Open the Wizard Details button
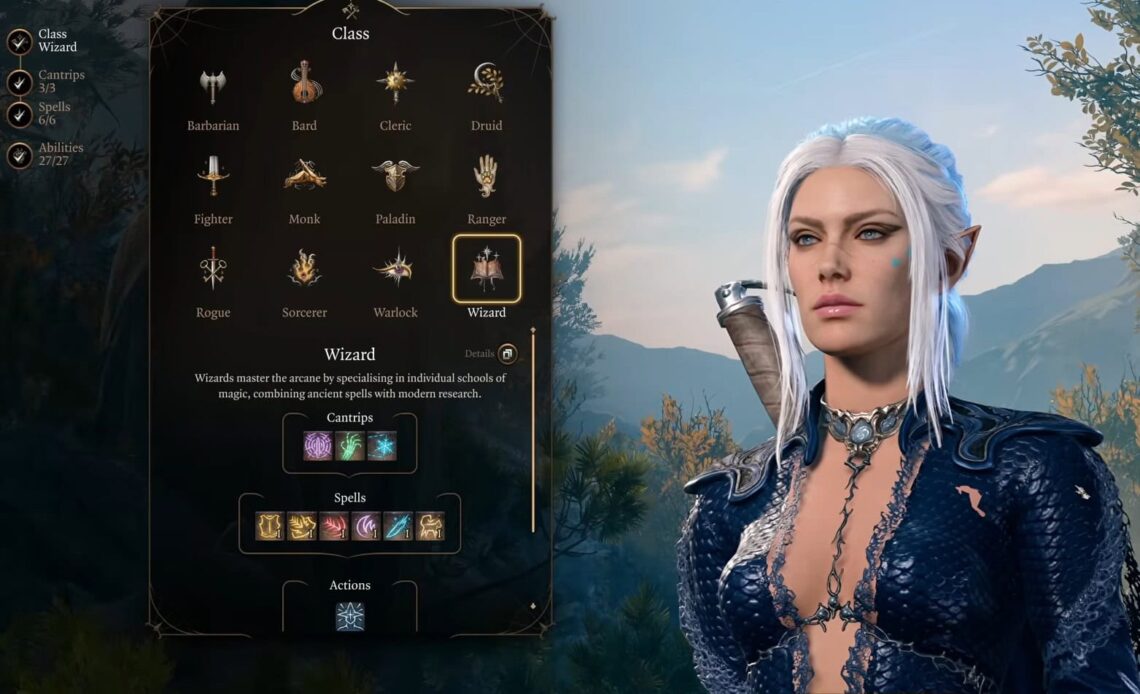Image resolution: width=1140 pixels, height=694 pixels. pyautogui.click(x=506, y=354)
